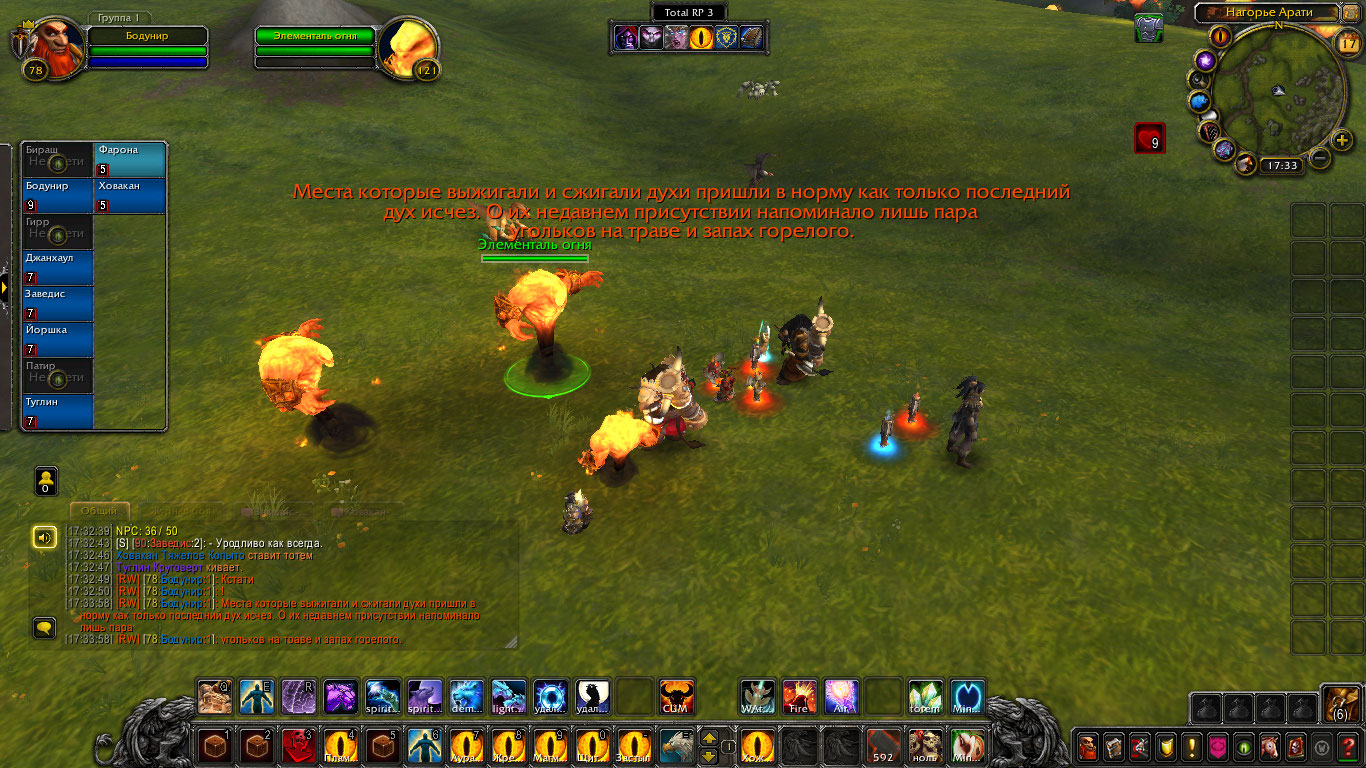Zoom in the minimap with plus button
This screenshot has height=768, width=1366.
tap(1342, 140)
